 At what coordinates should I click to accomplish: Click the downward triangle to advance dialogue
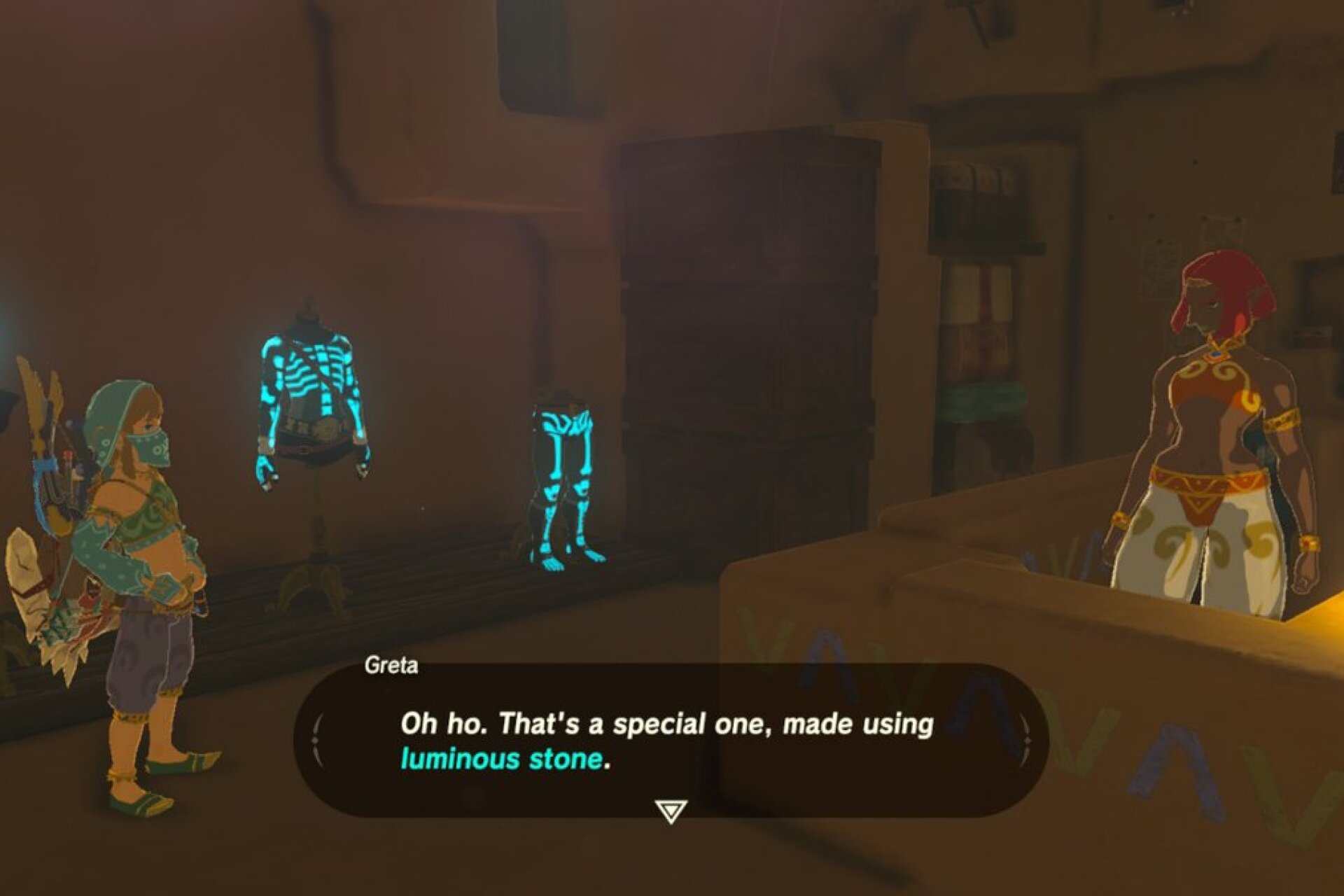pyautogui.click(x=671, y=808)
